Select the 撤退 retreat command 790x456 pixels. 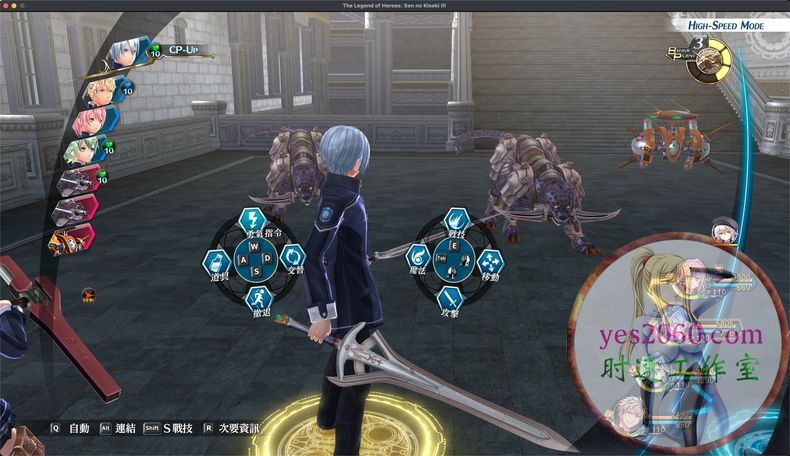coord(259,299)
